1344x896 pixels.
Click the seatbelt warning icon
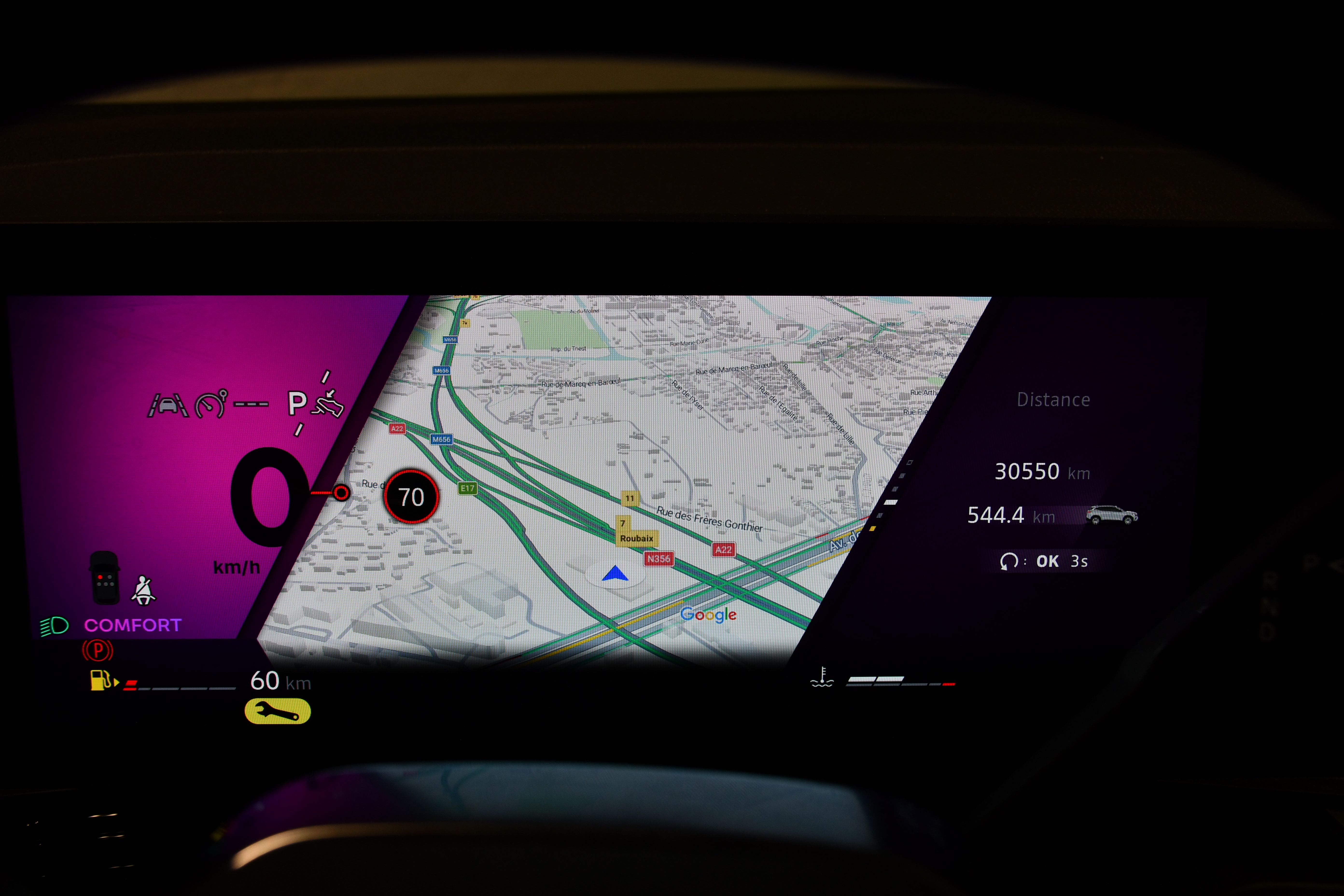point(143,591)
